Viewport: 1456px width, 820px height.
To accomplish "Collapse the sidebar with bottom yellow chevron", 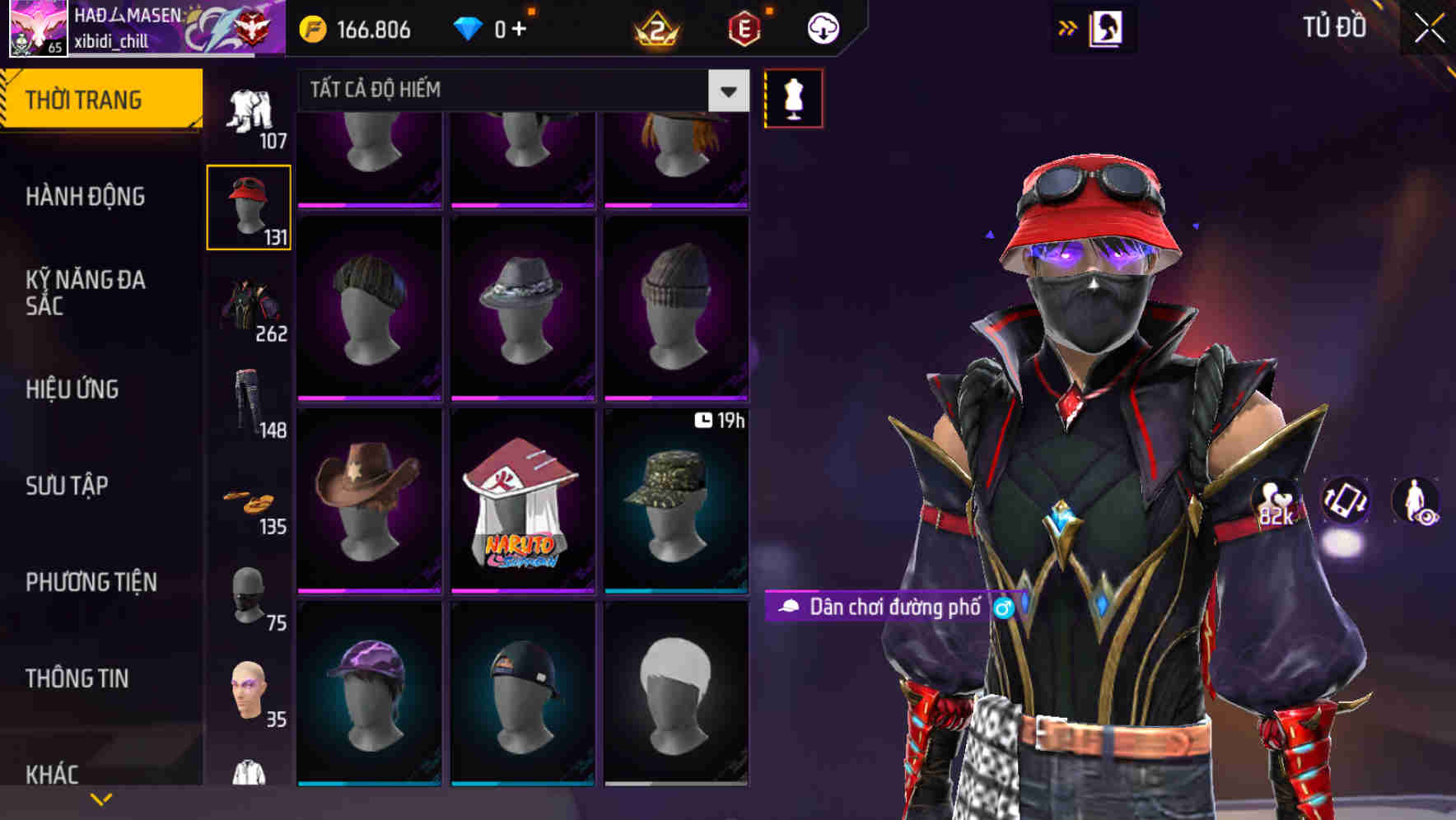I will coord(100,797).
